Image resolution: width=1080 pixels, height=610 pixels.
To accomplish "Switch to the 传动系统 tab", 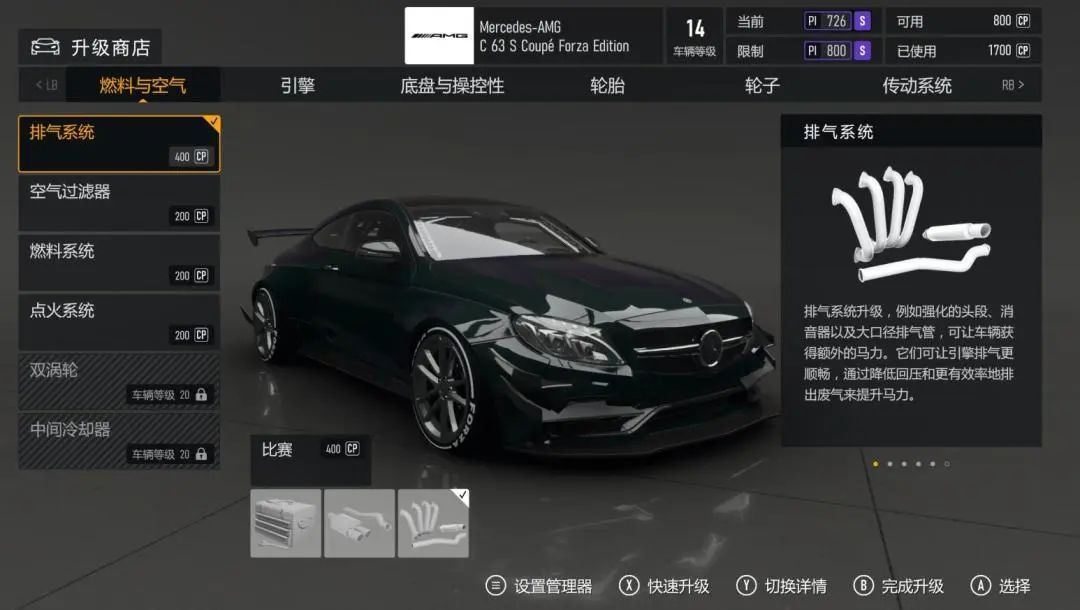I will pyautogui.click(x=916, y=86).
